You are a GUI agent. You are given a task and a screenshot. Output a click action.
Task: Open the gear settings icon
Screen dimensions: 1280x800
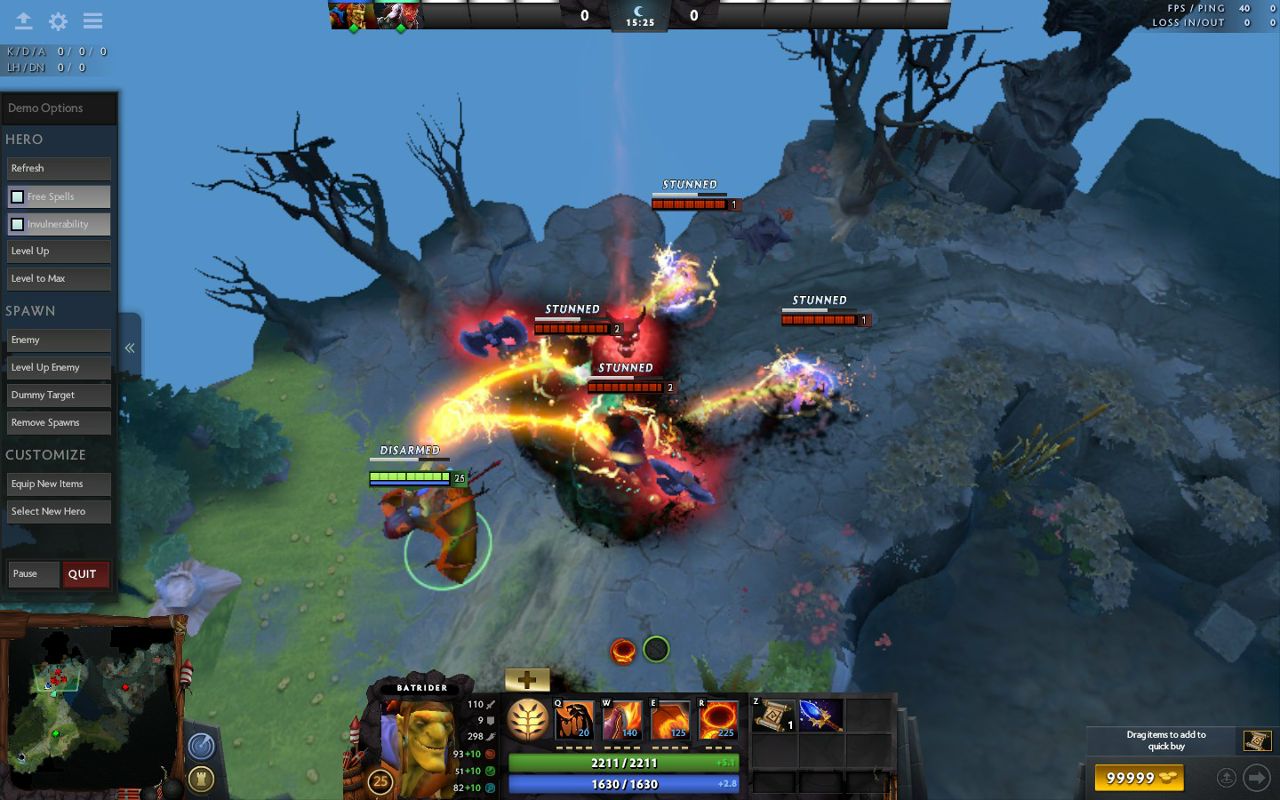point(58,21)
